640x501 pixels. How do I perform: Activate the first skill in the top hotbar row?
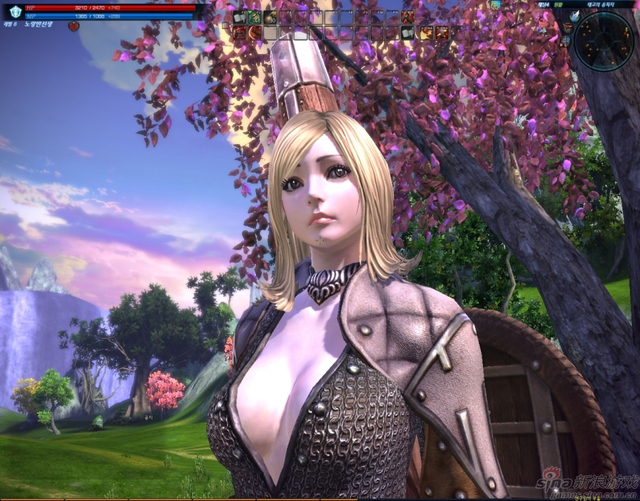click(x=240, y=17)
